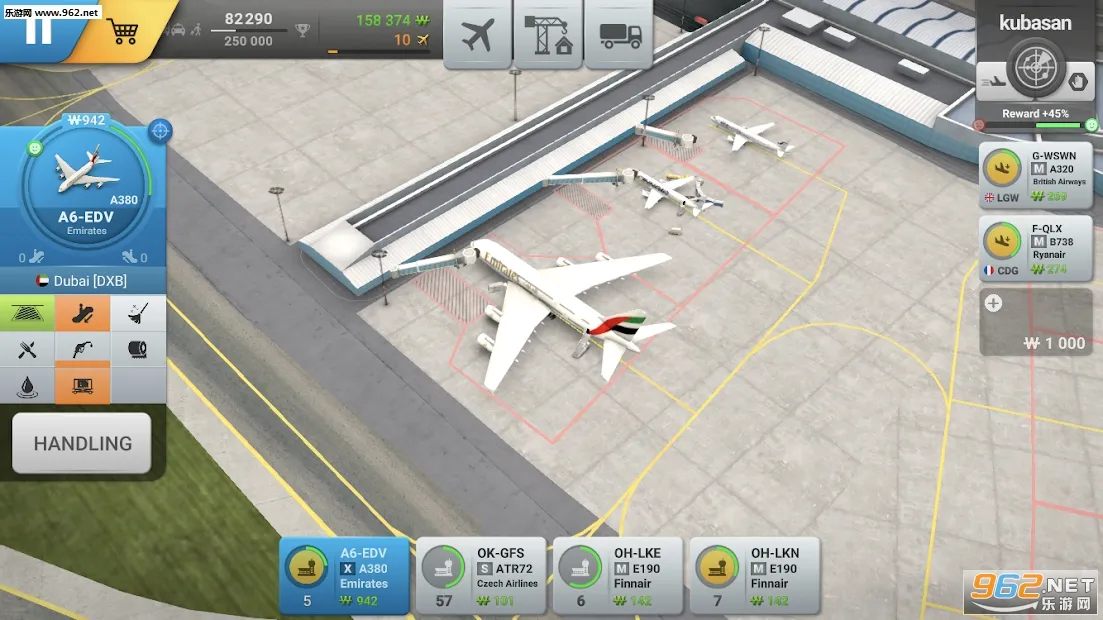Start the cabin cleaning broom service
Viewport: 1103px width, 620px height.
[138, 314]
